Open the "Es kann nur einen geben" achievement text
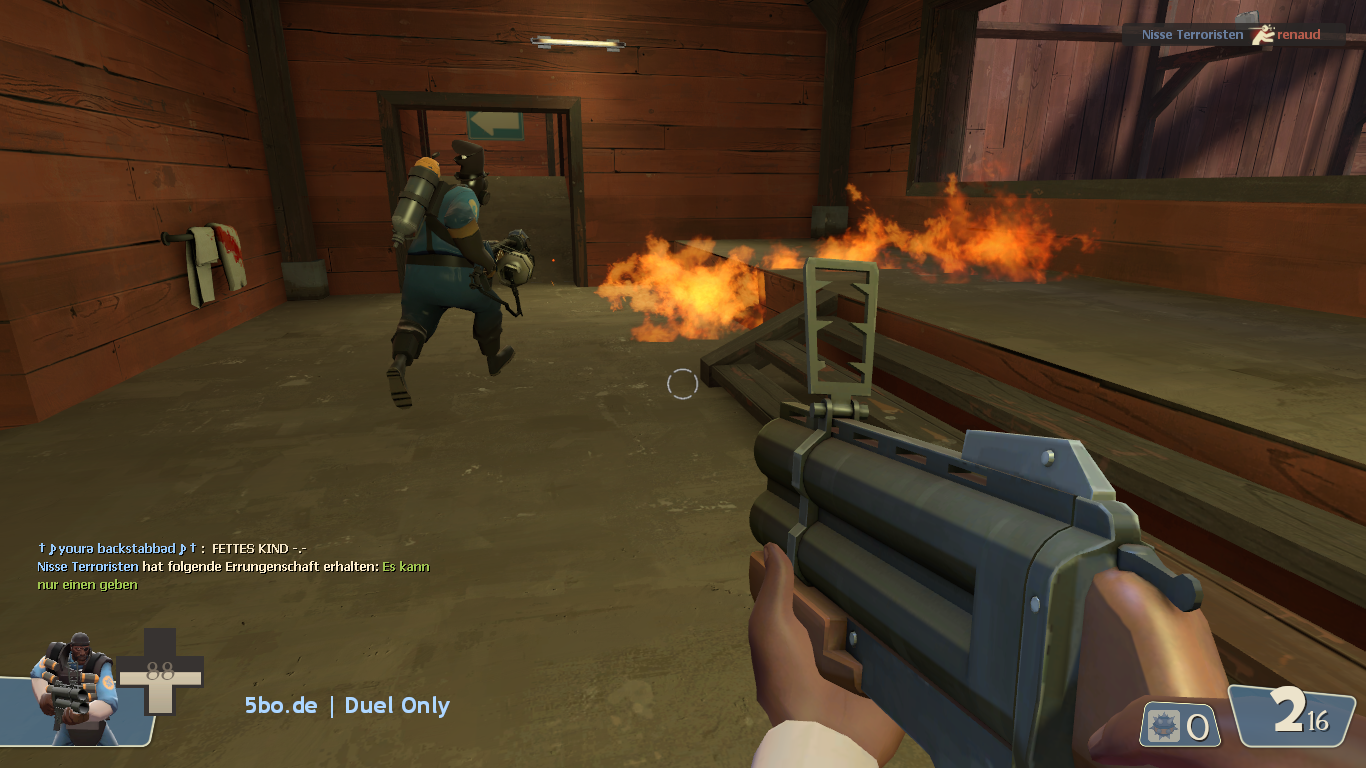1366x768 pixels. click(405, 567)
